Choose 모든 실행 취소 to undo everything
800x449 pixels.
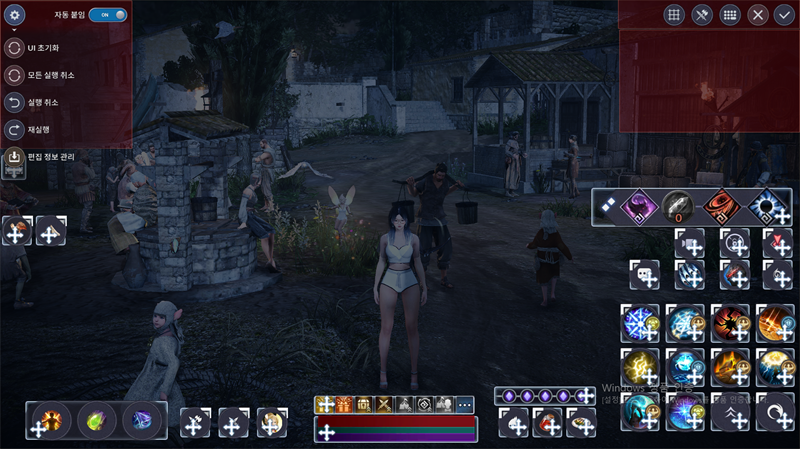click(x=15, y=75)
